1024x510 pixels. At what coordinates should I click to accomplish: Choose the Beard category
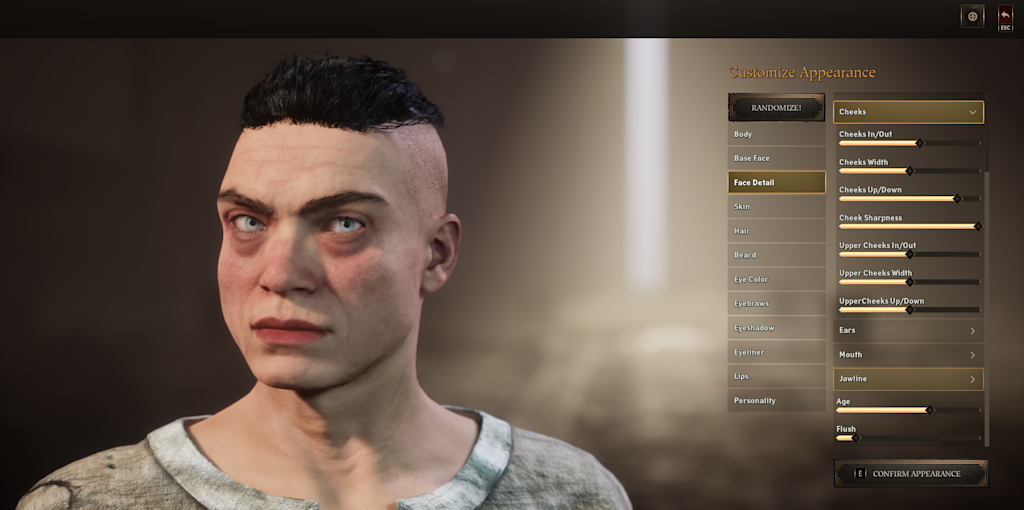pyautogui.click(x=776, y=255)
